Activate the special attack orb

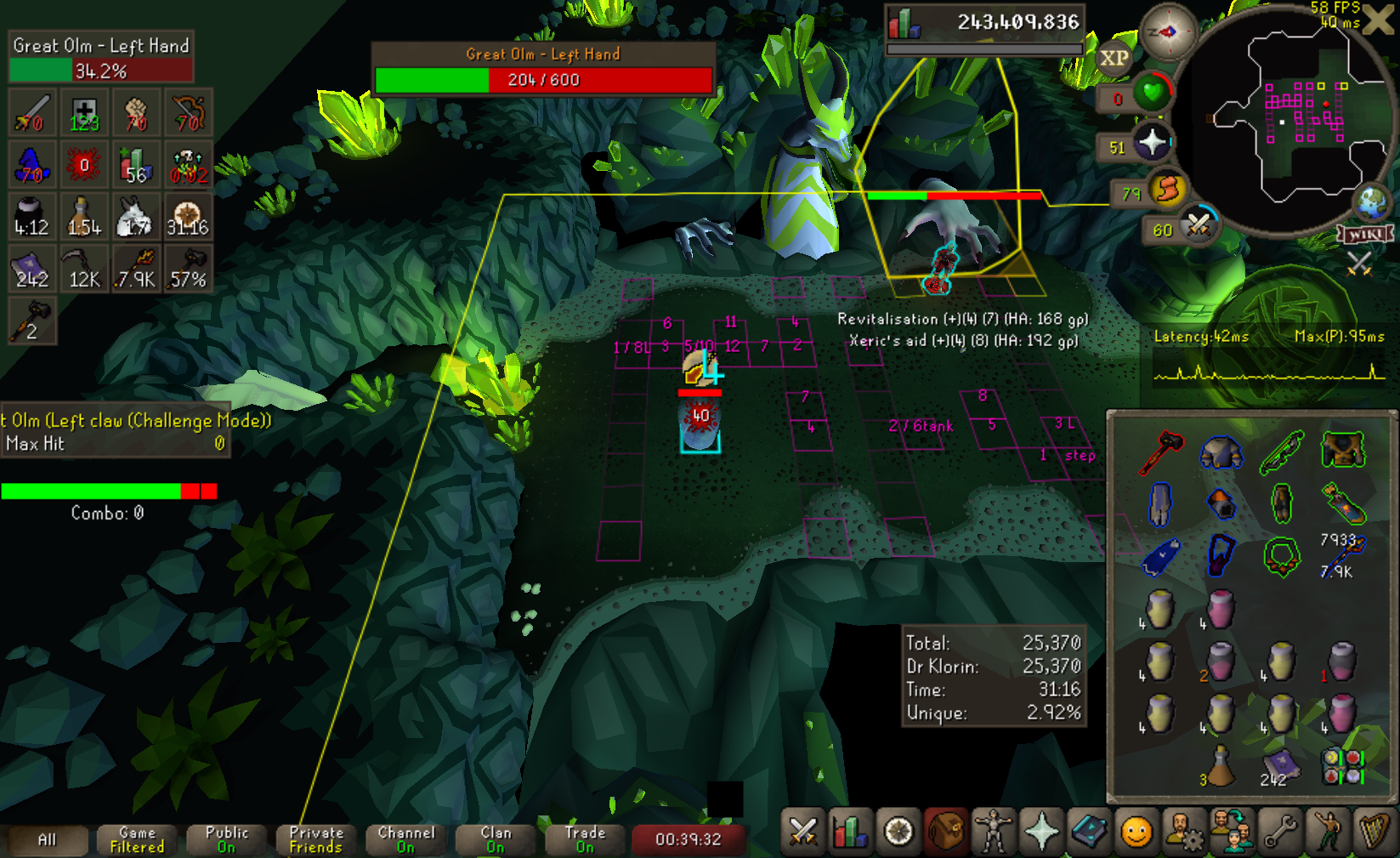pos(1198,225)
